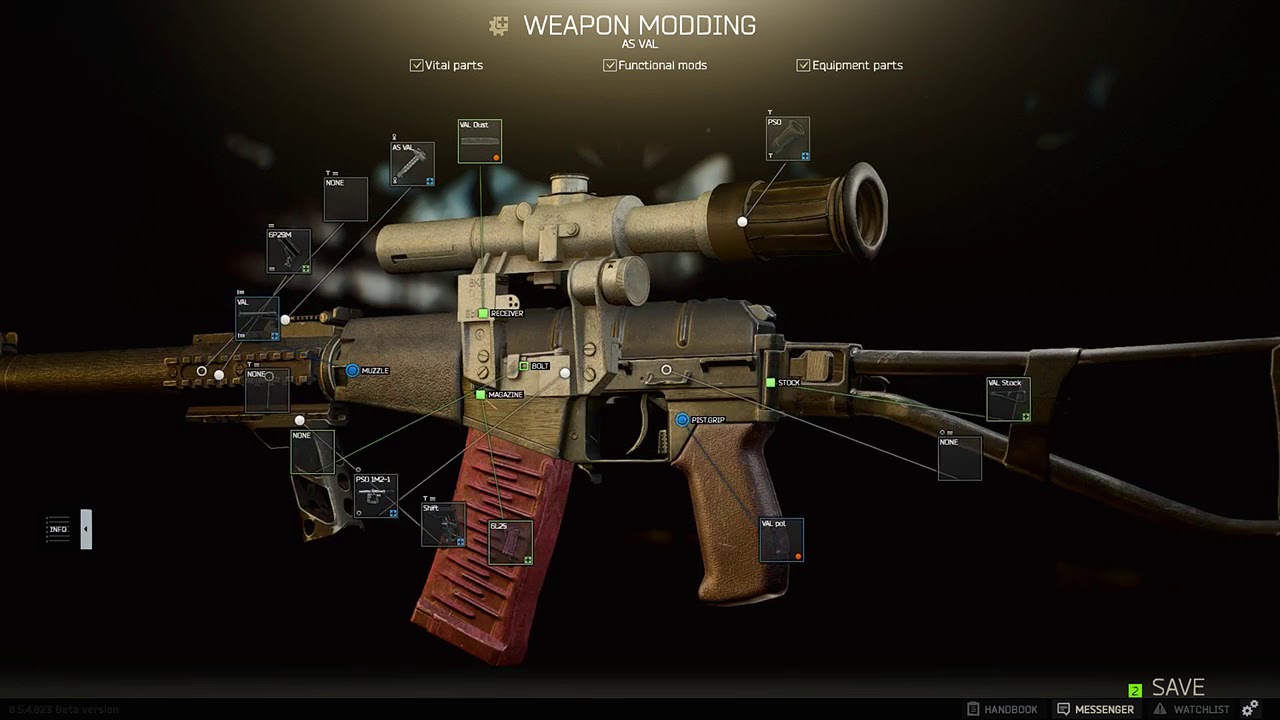Viewport: 1280px width, 720px height.
Task: Open the PSO eyecup mod slot
Action: (788, 139)
